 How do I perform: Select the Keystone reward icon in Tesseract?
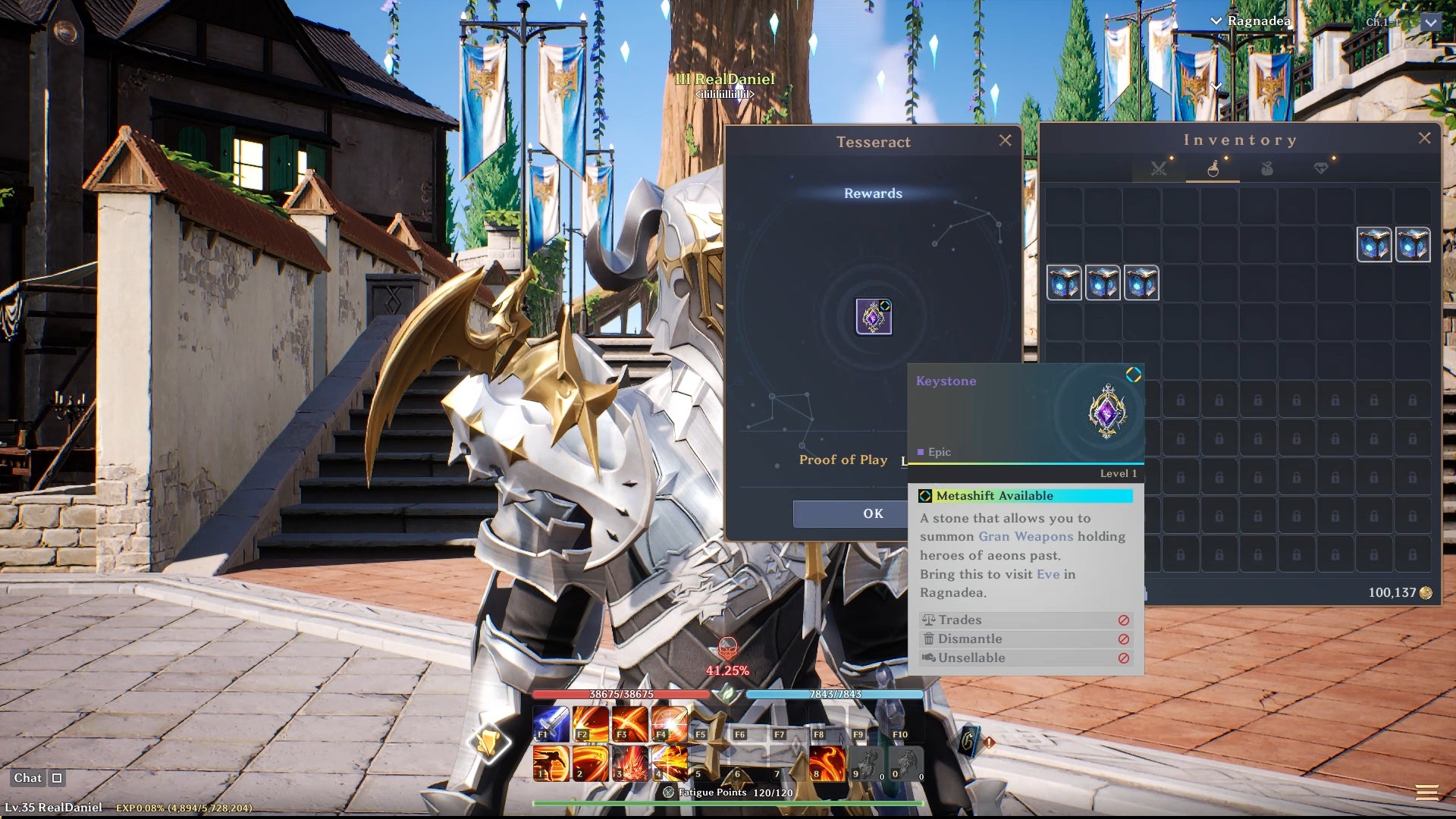point(874,316)
